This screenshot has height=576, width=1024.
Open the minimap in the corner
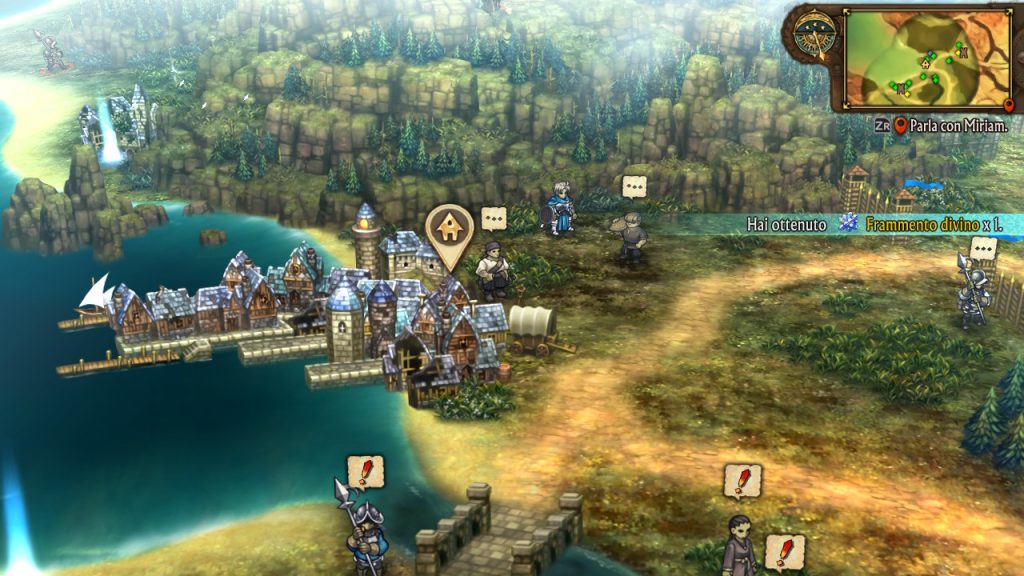[928, 59]
